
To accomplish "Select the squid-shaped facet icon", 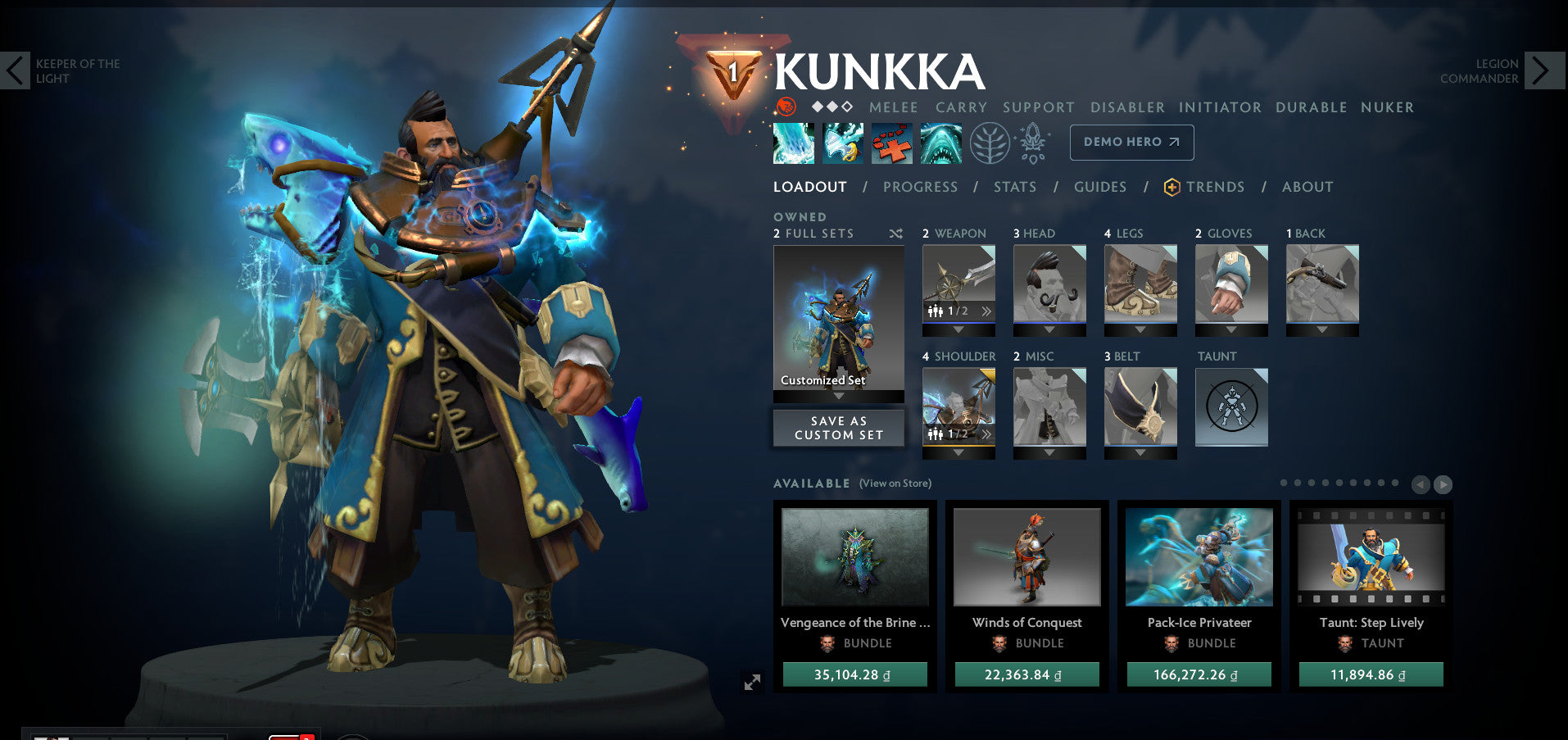I will 1034,142.
